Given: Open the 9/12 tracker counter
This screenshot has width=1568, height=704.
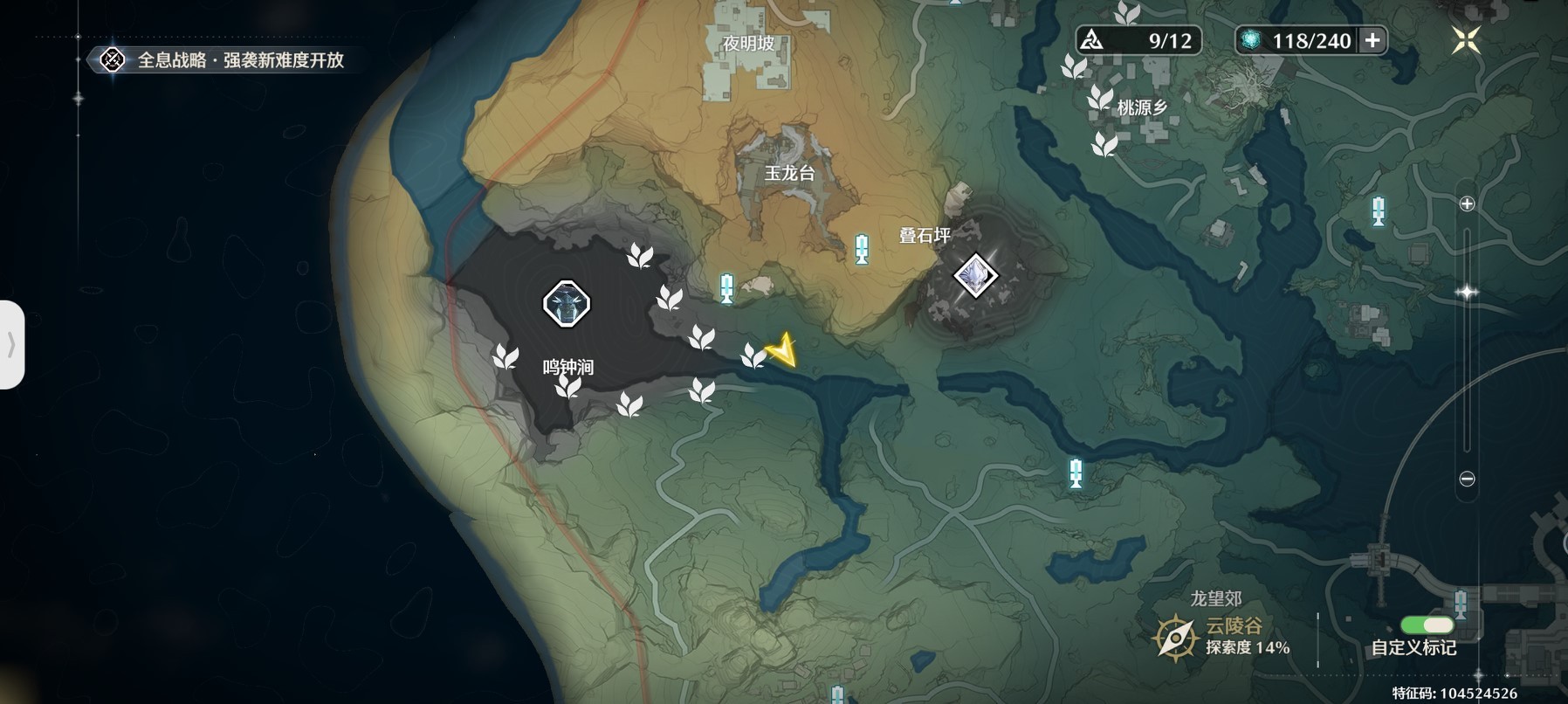Looking at the screenshot, I should (x=1138, y=40).
